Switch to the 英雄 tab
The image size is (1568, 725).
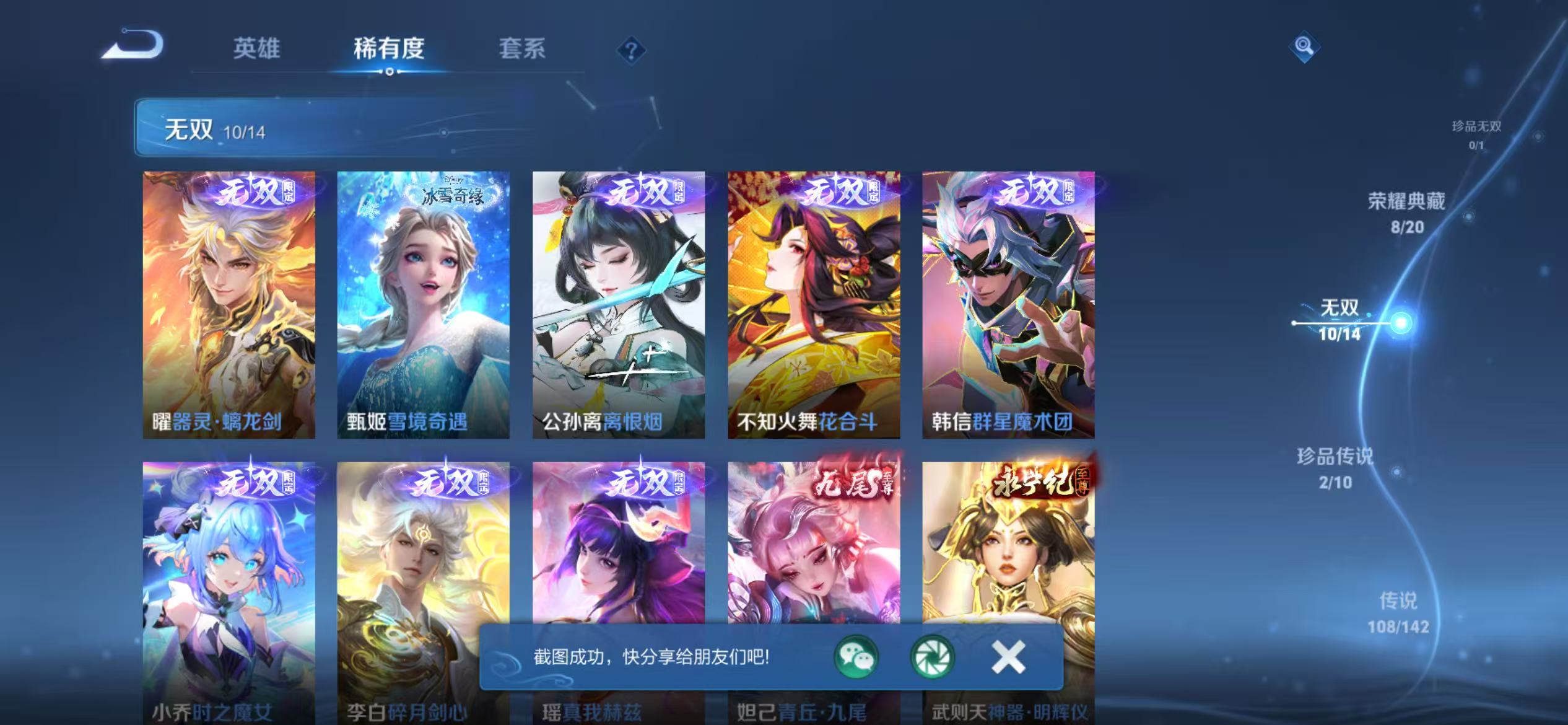(256, 50)
